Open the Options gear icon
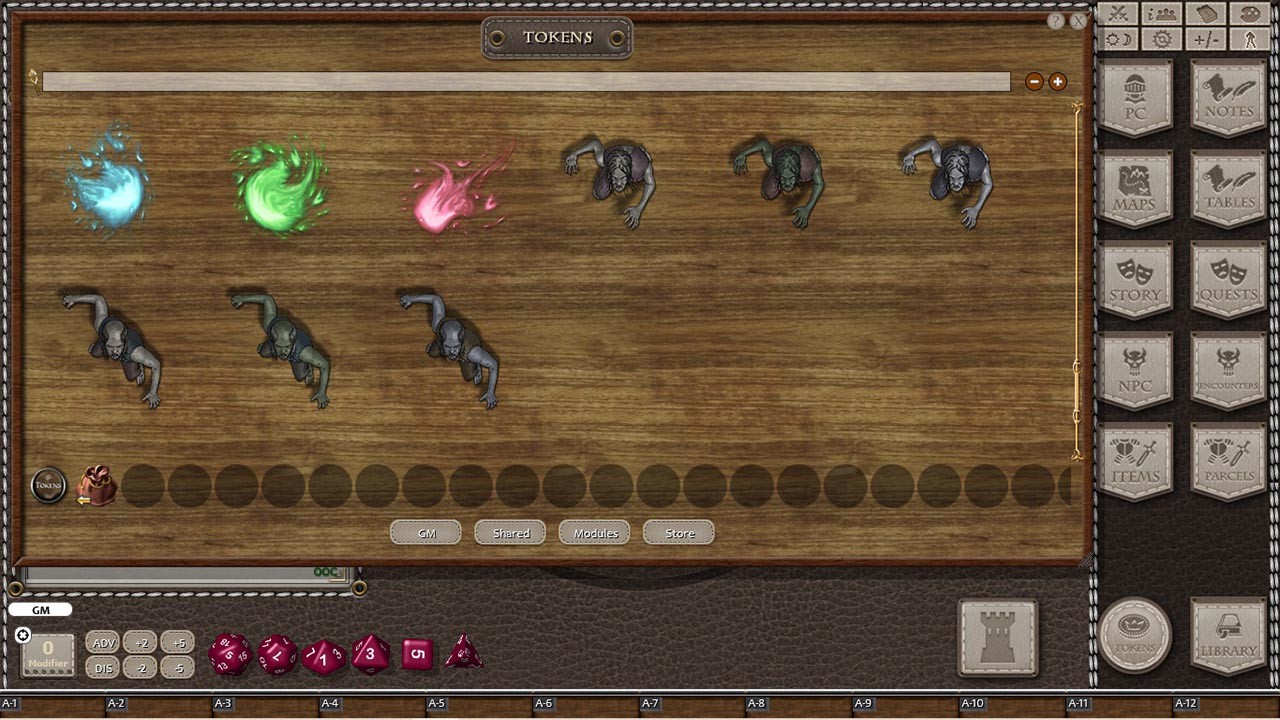 click(x=1160, y=38)
